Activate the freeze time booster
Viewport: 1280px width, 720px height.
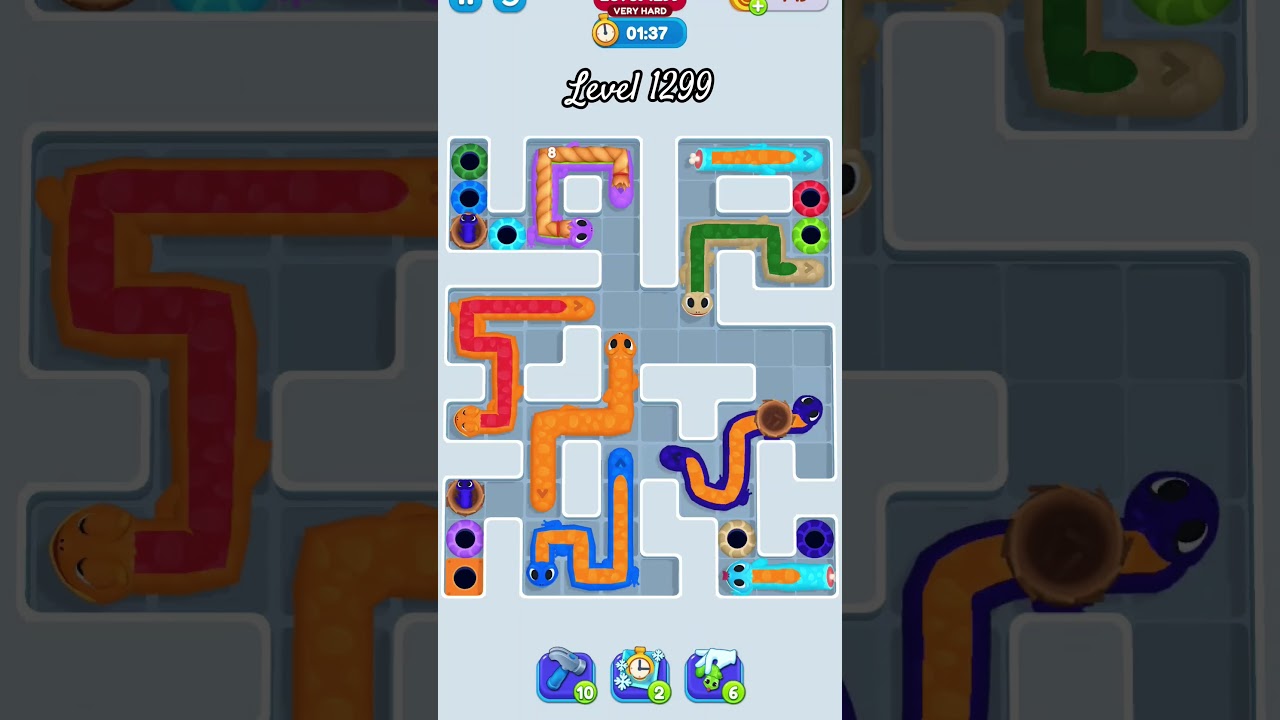640,675
